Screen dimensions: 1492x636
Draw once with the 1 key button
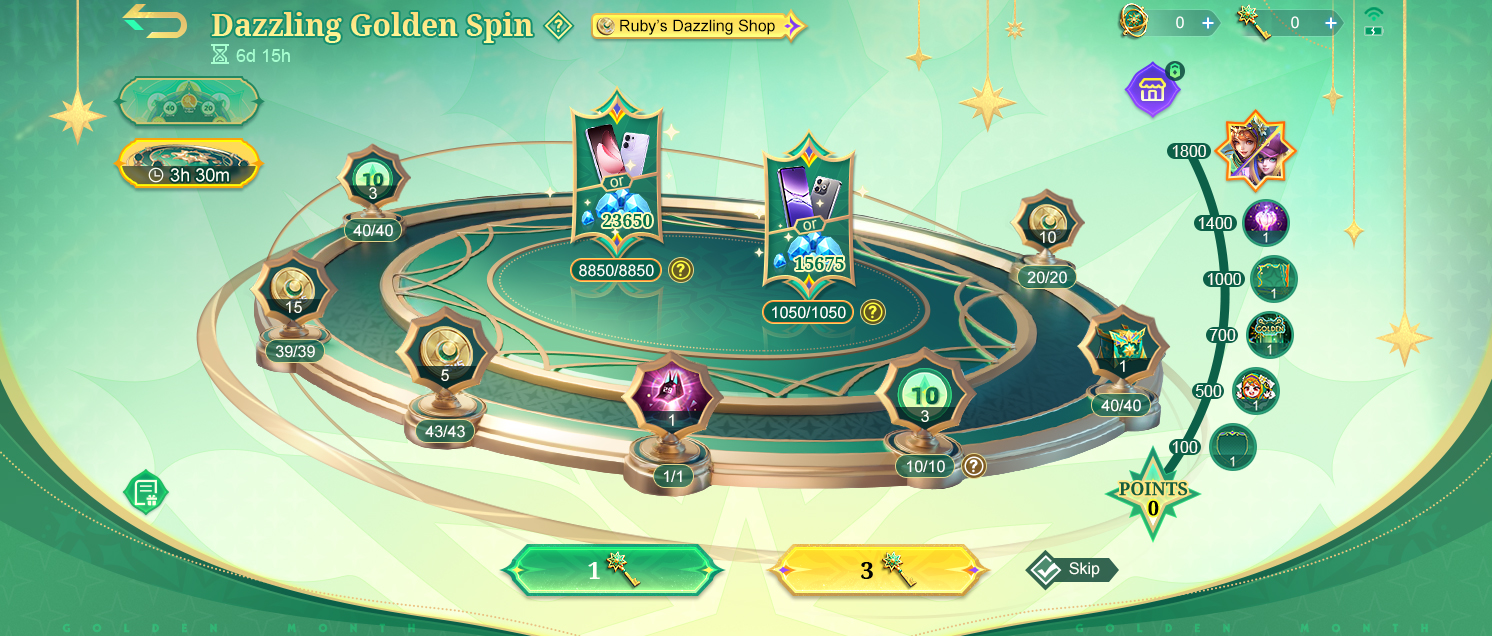pyautogui.click(x=612, y=570)
